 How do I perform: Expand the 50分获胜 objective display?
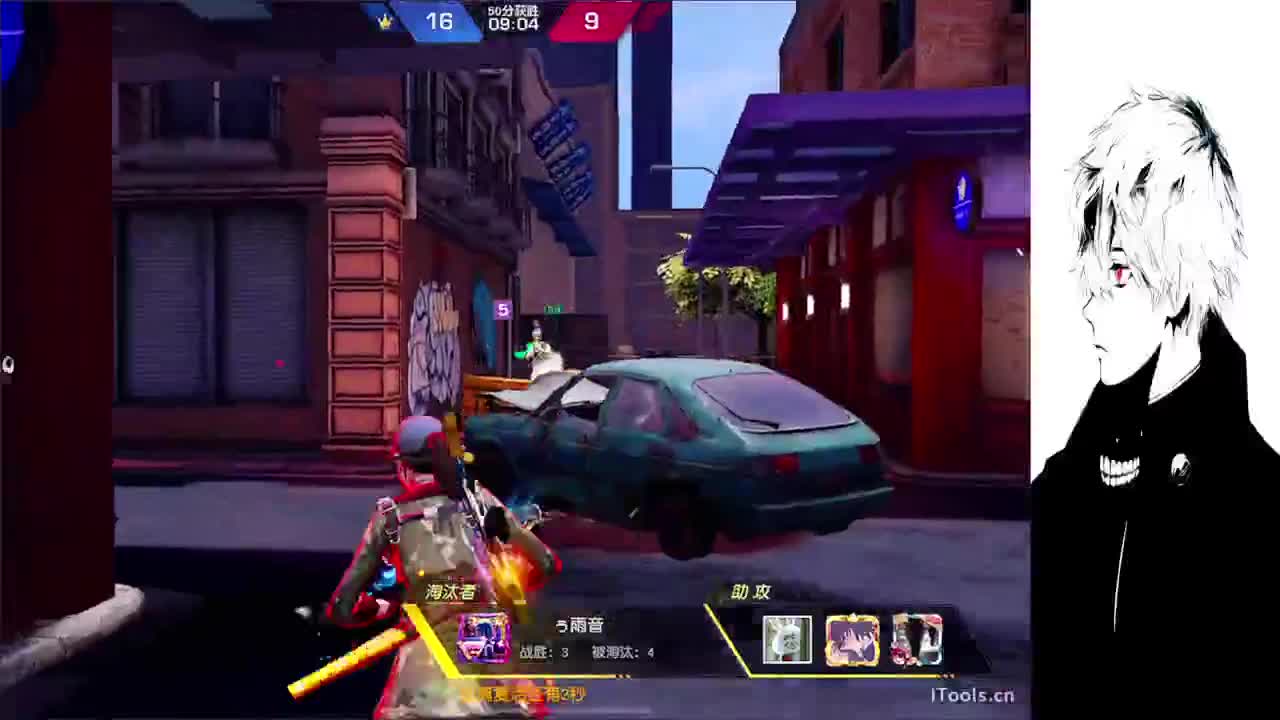pyautogui.click(x=516, y=9)
